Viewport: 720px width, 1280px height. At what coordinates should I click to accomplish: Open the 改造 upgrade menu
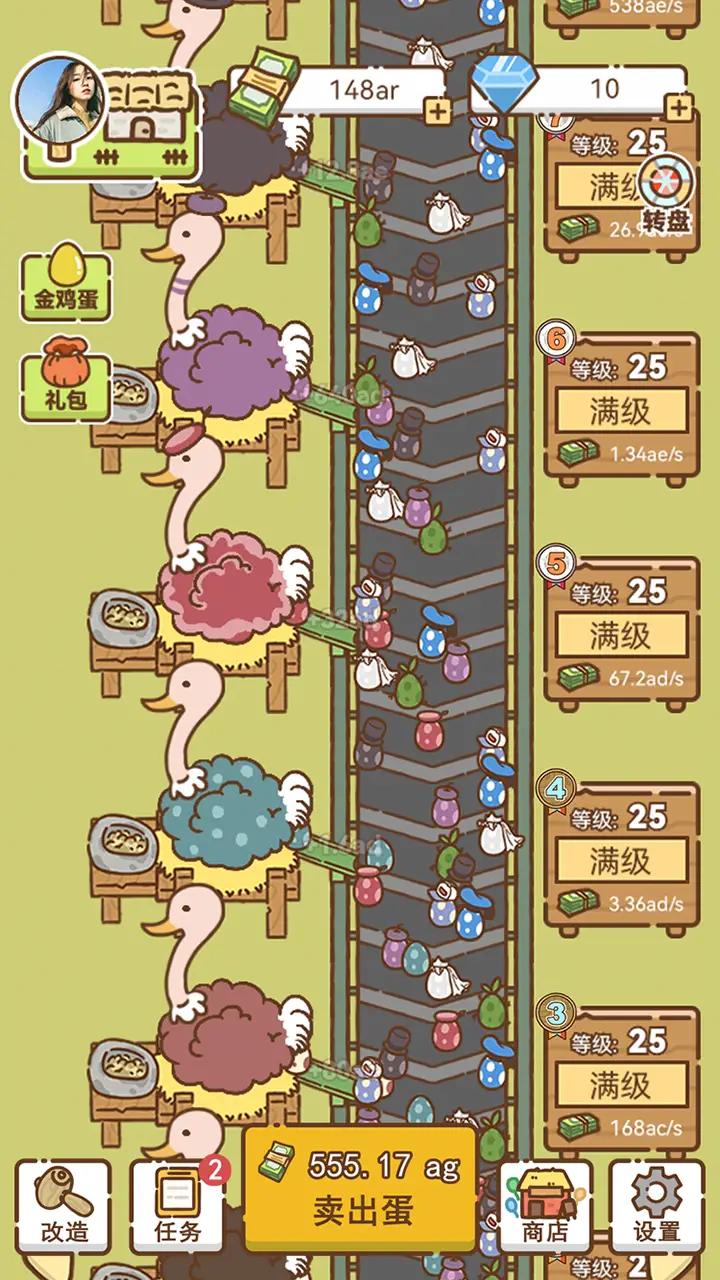[x=63, y=1205]
